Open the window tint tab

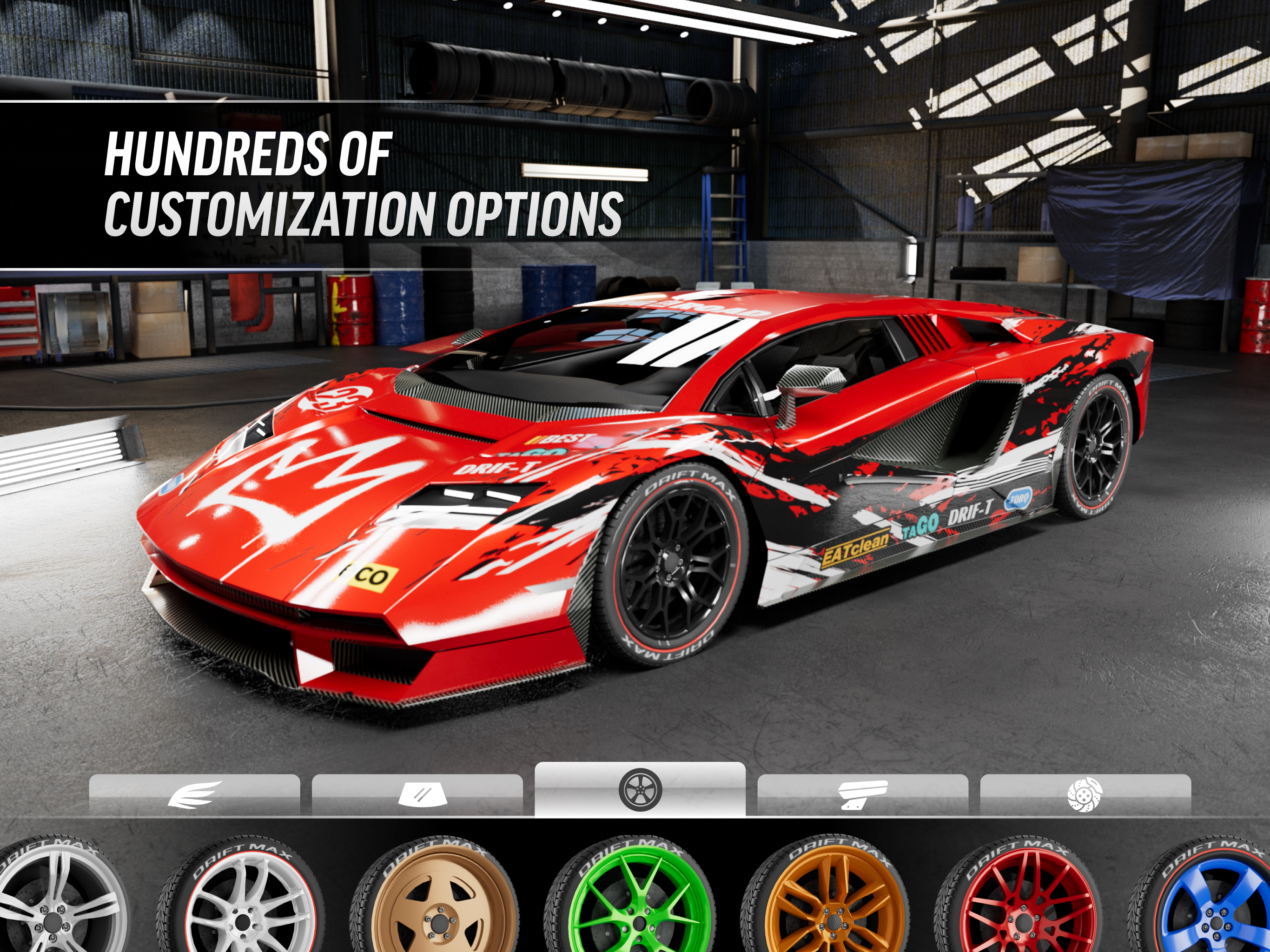[x=417, y=795]
